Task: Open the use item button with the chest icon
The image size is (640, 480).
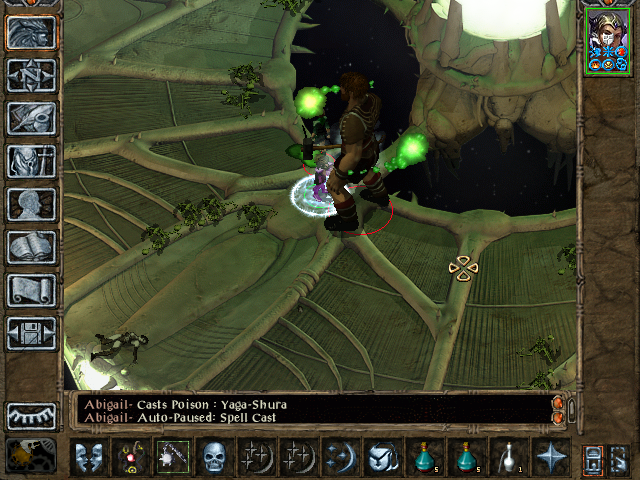Action: pos(382,457)
